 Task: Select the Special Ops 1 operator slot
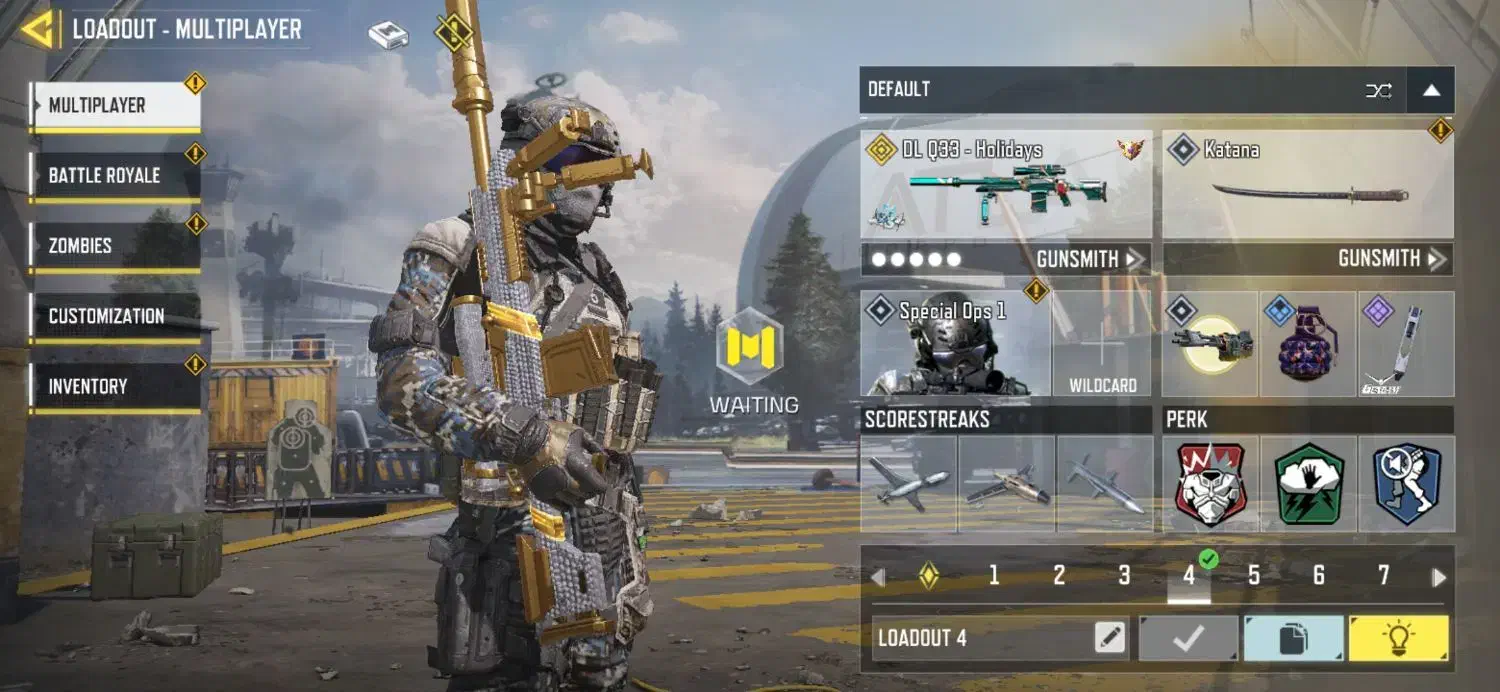point(955,344)
